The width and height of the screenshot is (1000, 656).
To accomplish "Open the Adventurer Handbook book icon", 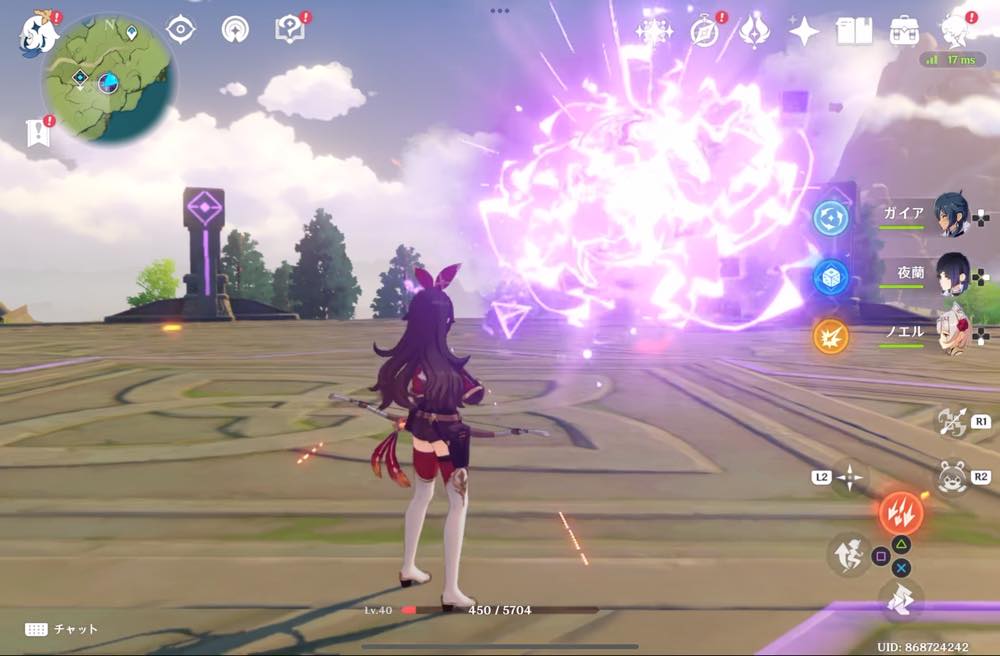I will tap(854, 31).
